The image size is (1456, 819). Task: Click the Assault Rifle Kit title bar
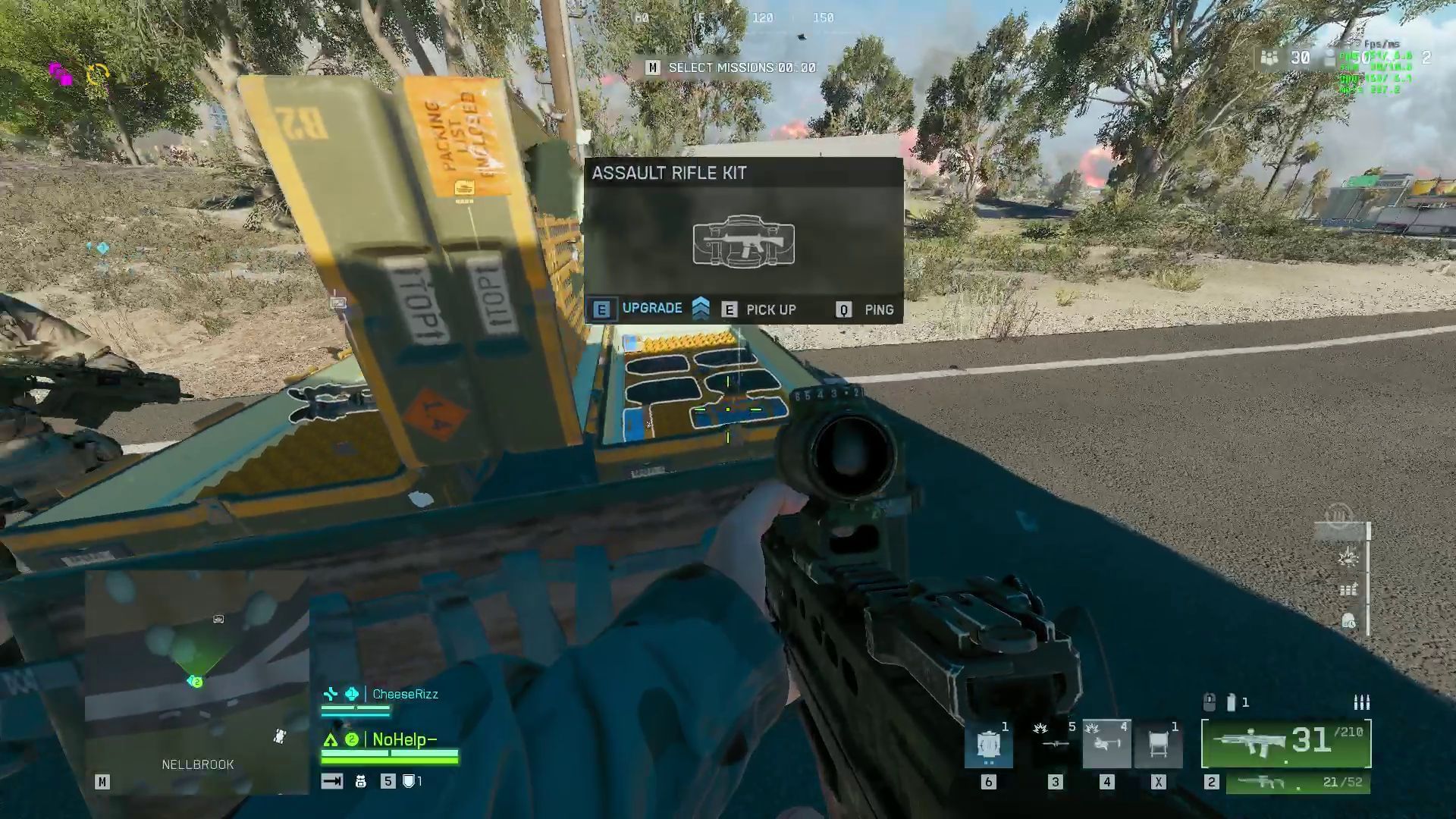click(x=669, y=173)
